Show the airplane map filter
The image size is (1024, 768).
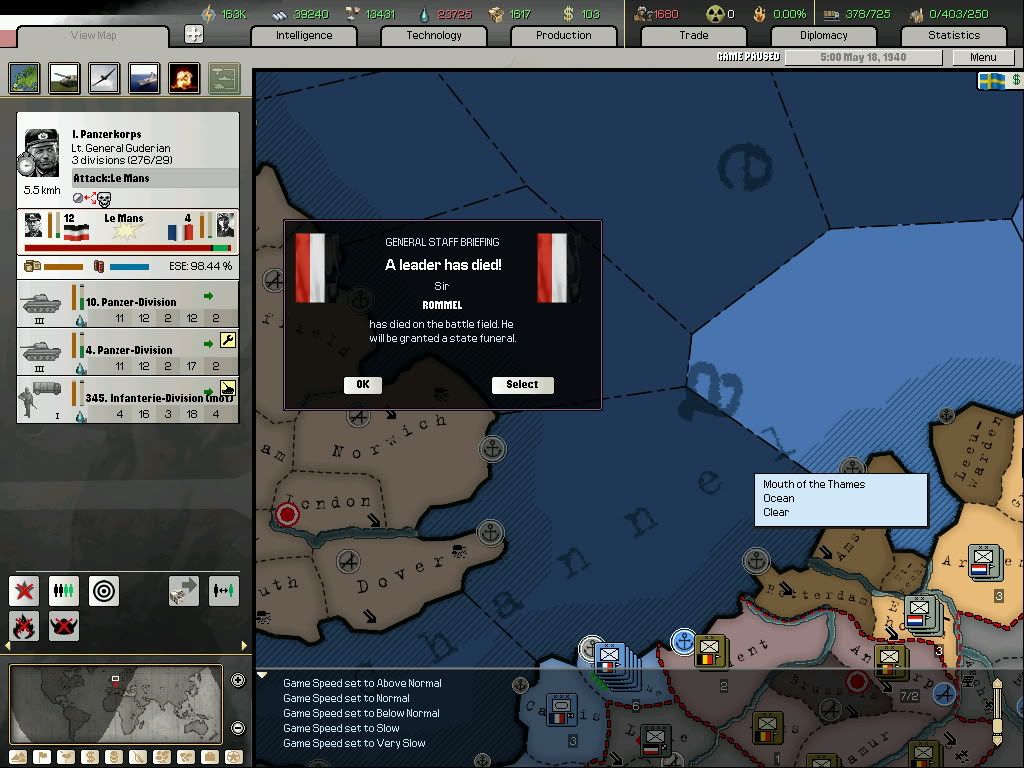click(x=103, y=78)
